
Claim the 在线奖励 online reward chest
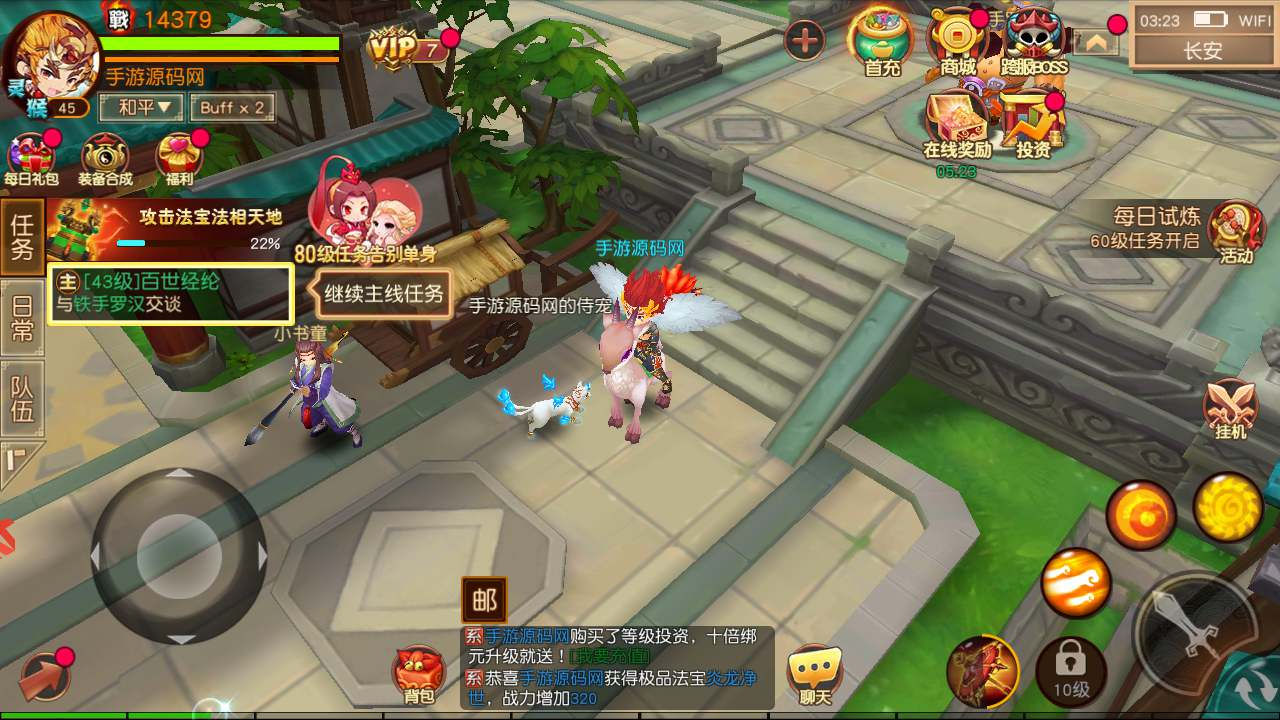957,125
